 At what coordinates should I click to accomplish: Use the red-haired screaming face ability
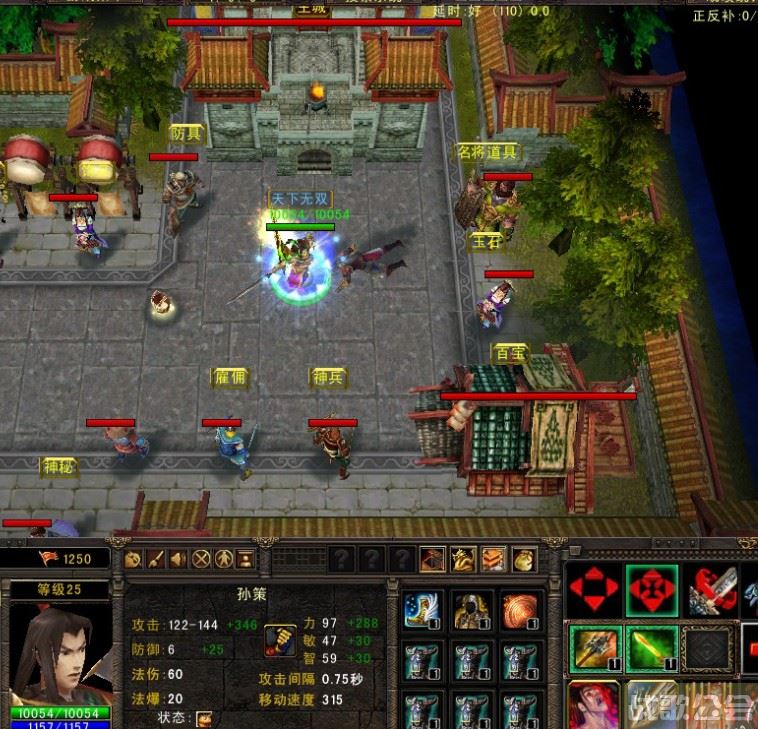[x=594, y=705]
